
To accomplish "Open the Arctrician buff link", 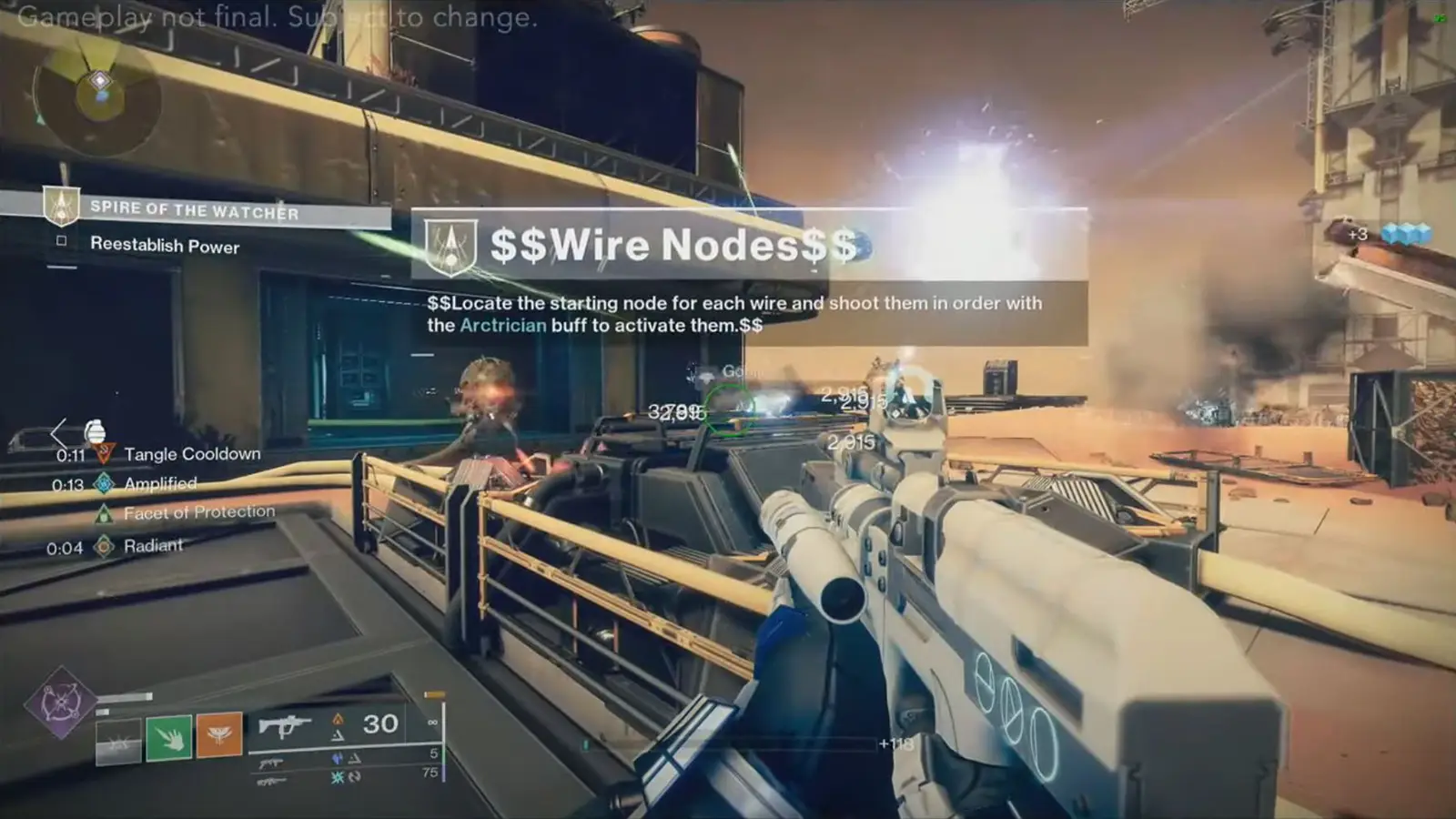I will click(x=503, y=323).
